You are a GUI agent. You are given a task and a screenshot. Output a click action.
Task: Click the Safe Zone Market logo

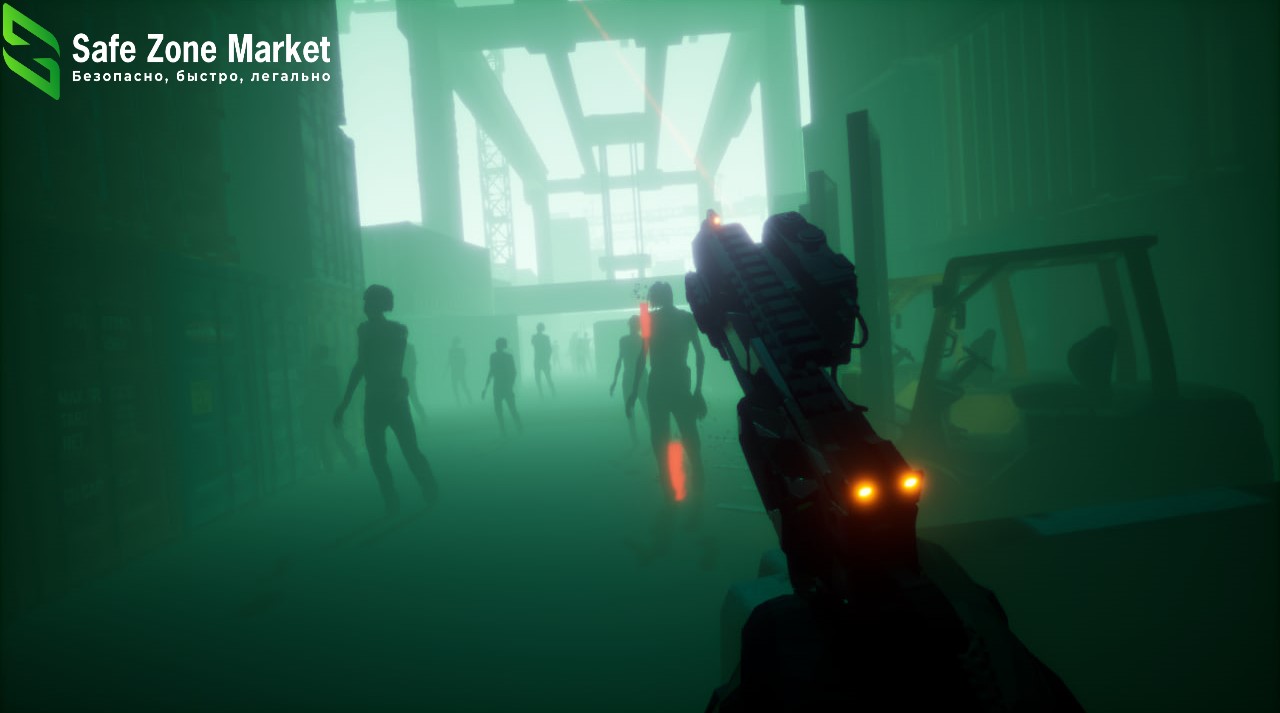pyautogui.click(x=32, y=52)
